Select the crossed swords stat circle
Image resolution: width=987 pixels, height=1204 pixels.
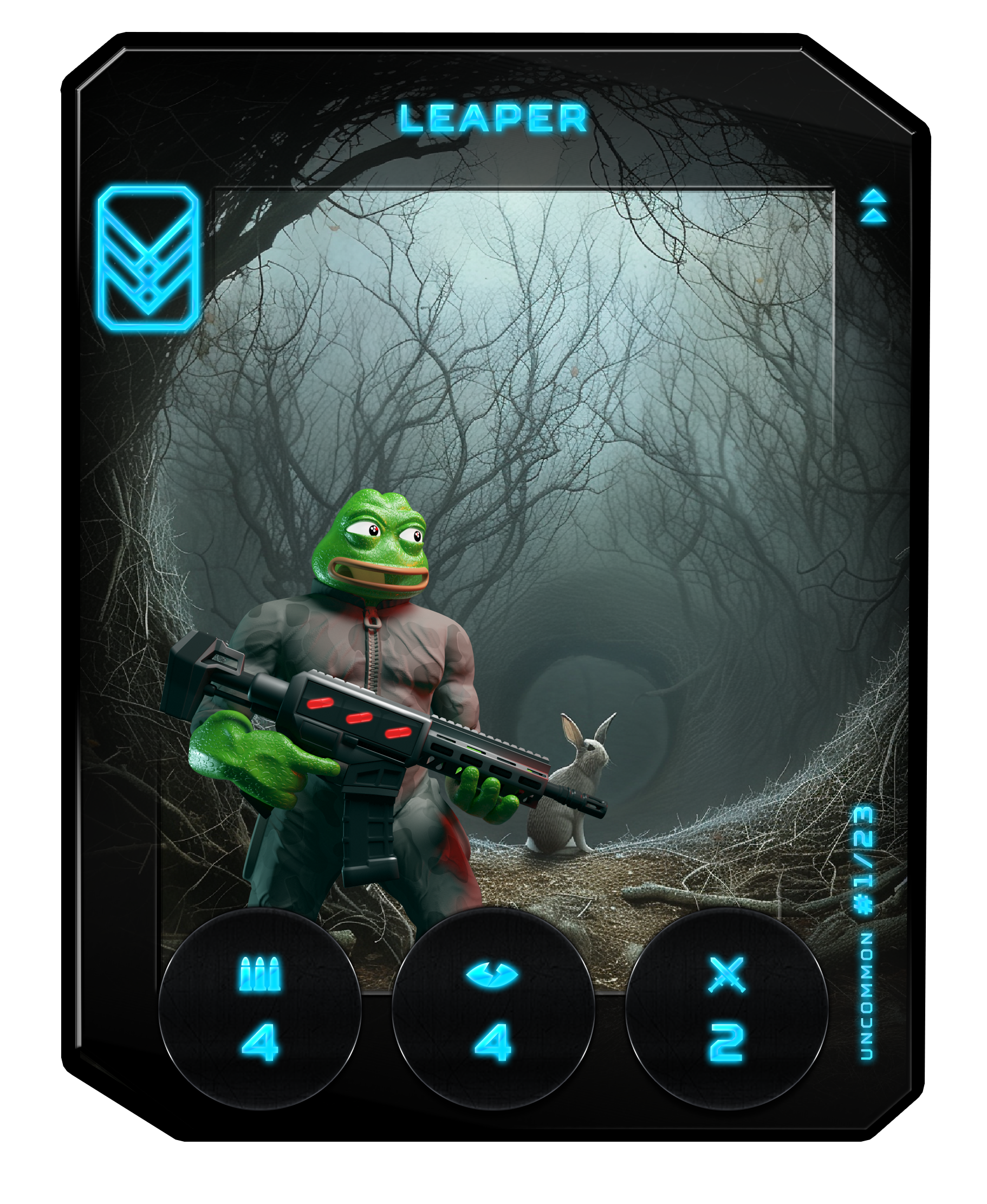tap(726, 1009)
